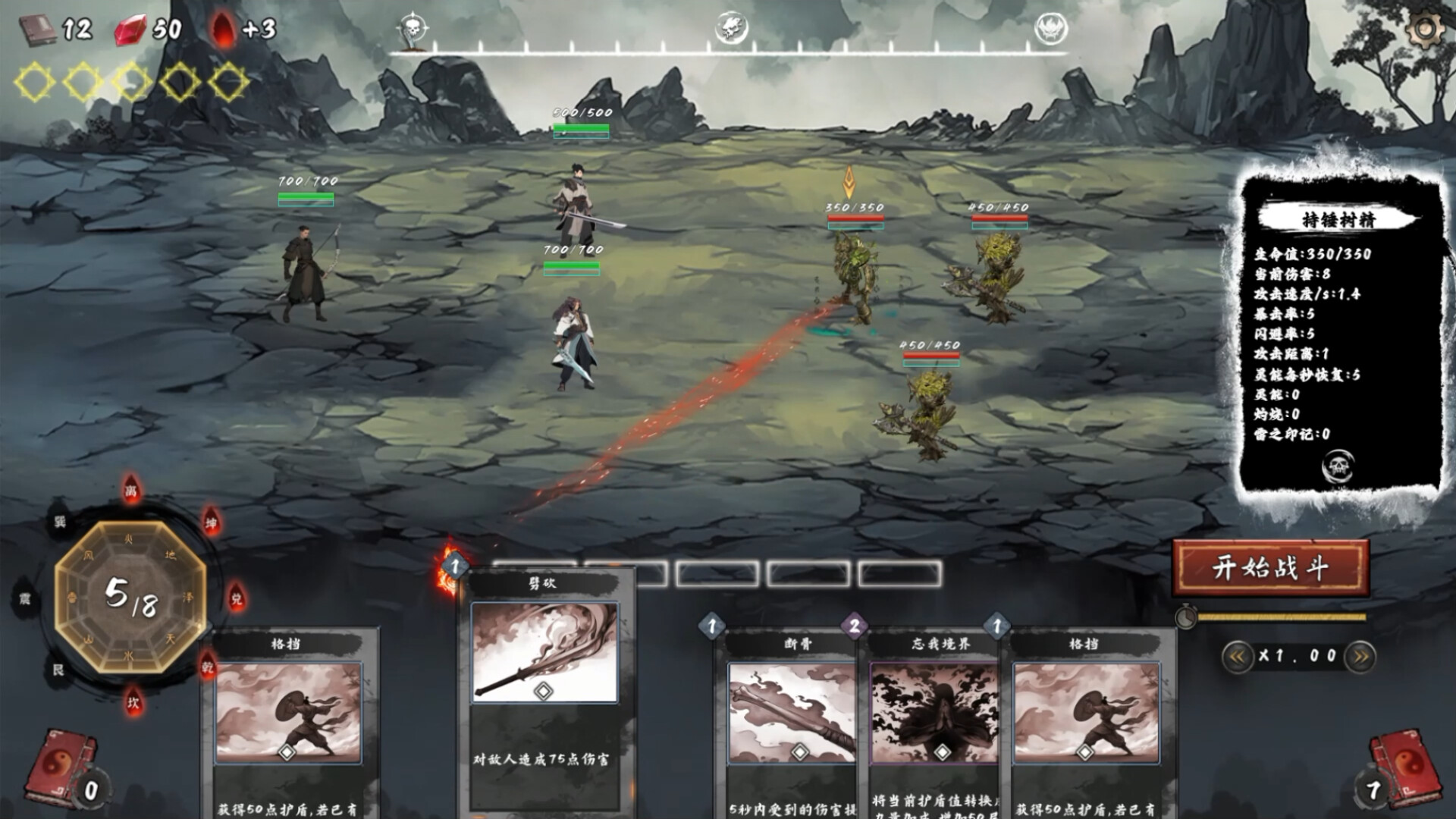Start the battle with 开始战斗 button
The width and height of the screenshot is (1456, 819).
[1270, 567]
